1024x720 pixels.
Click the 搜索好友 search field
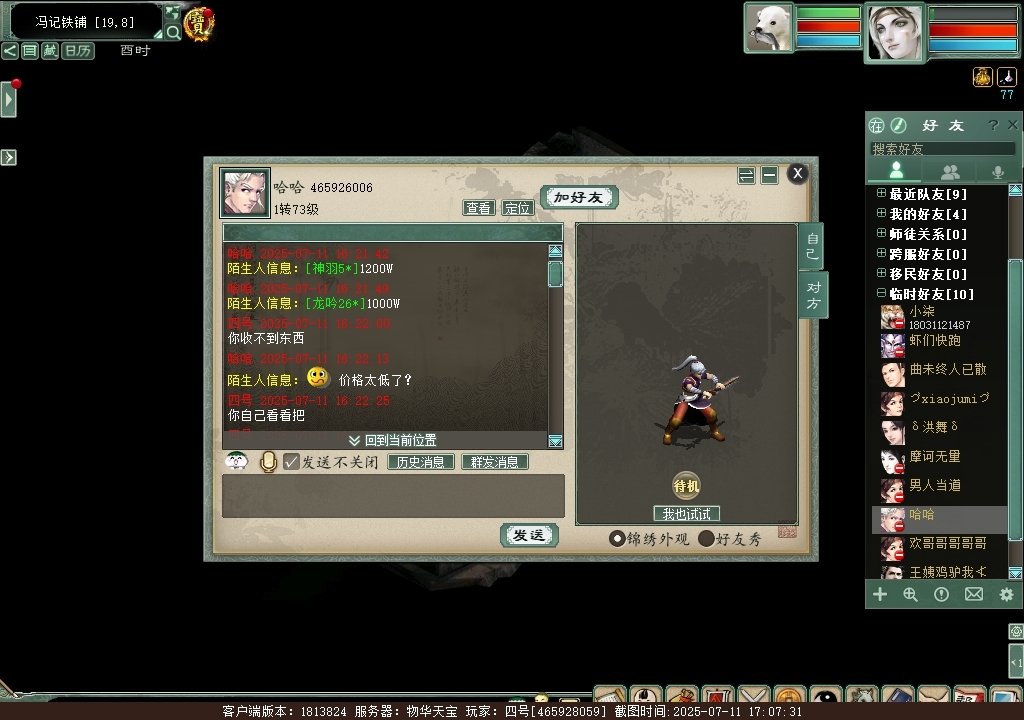[940, 149]
